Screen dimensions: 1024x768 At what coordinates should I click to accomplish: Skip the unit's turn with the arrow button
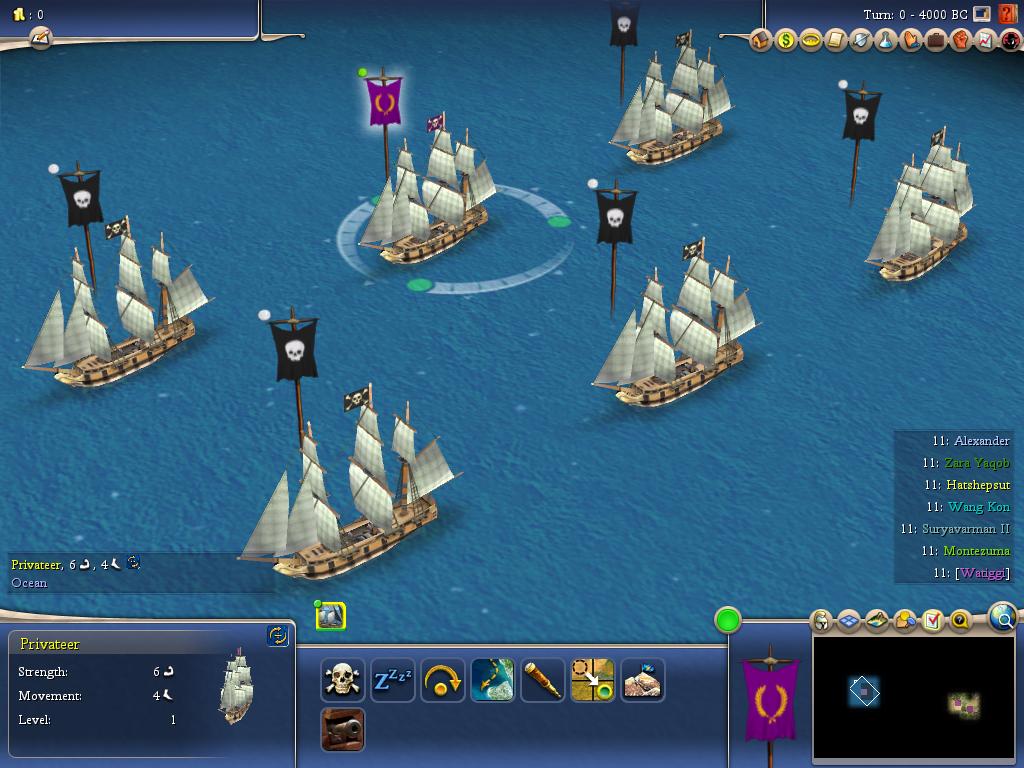click(x=443, y=680)
